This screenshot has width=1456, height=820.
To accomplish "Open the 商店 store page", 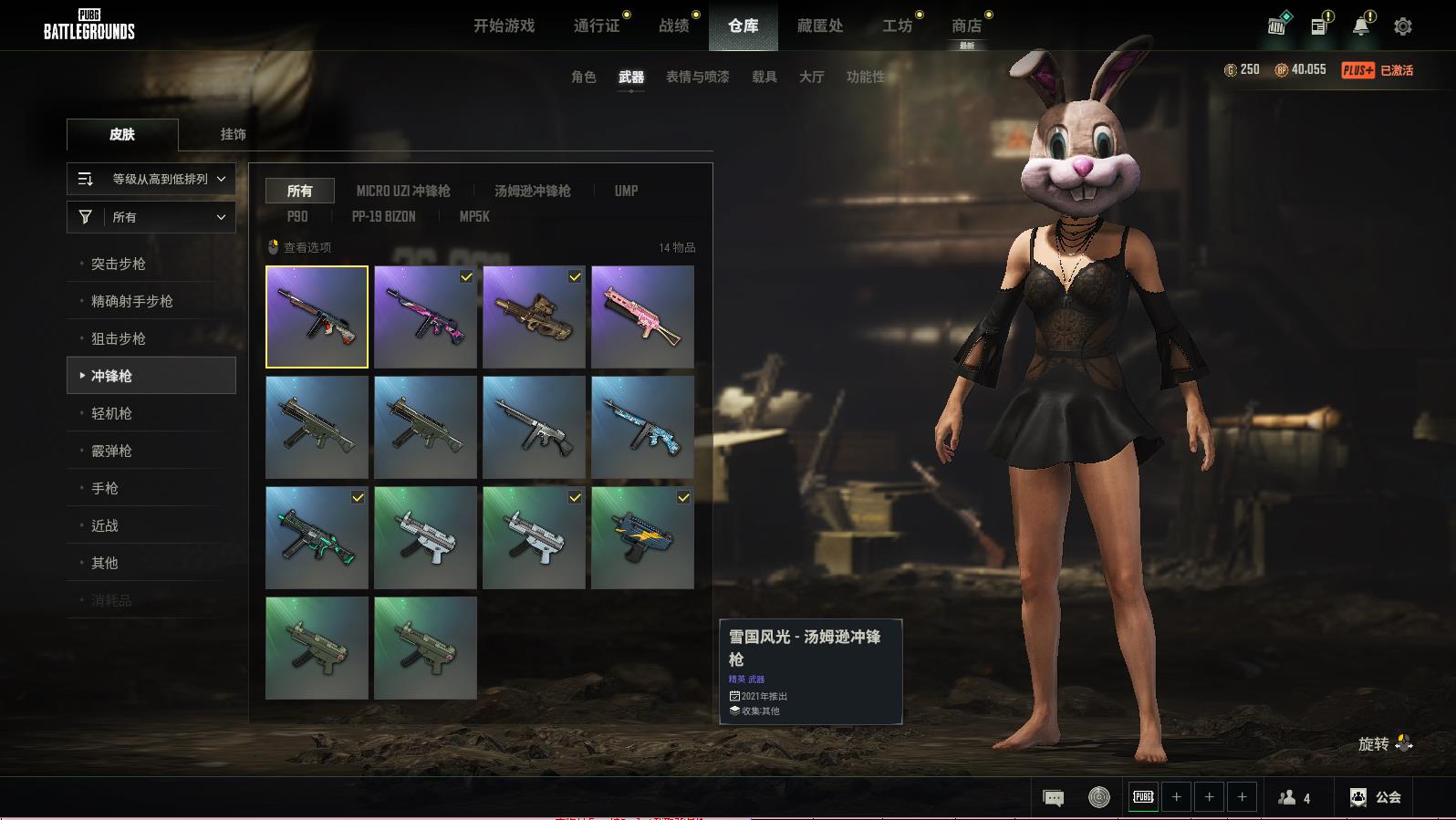I will [x=966, y=26].
